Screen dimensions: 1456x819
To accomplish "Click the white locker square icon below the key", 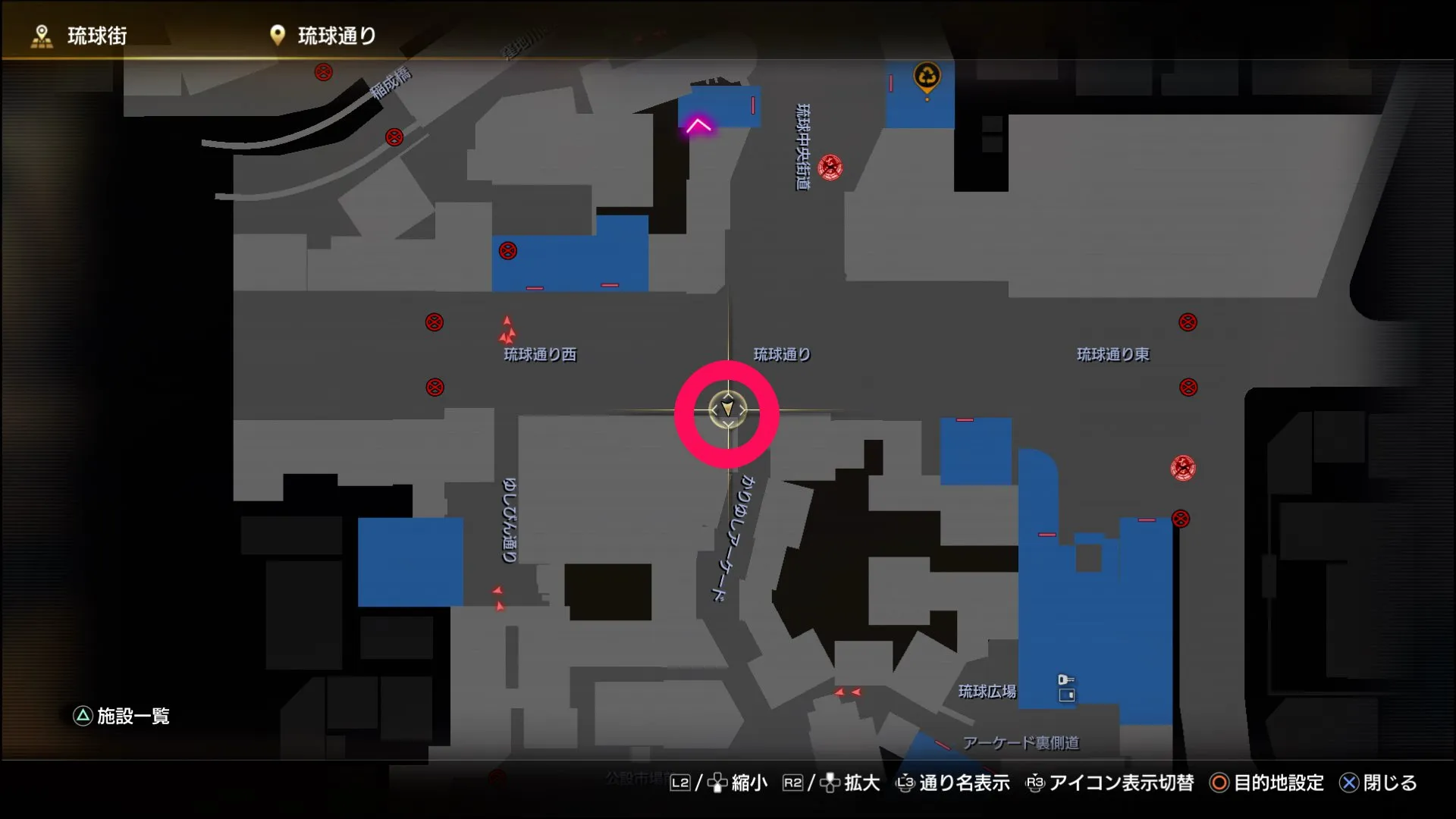I will 1068,695.
